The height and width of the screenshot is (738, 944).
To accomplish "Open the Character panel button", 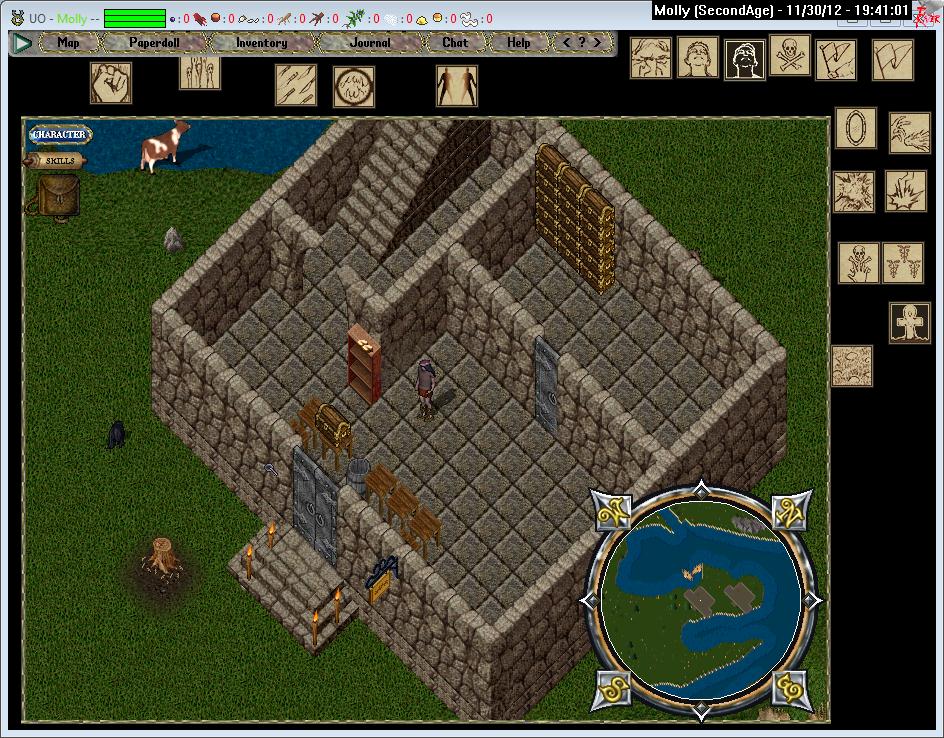I will point(60,134).
